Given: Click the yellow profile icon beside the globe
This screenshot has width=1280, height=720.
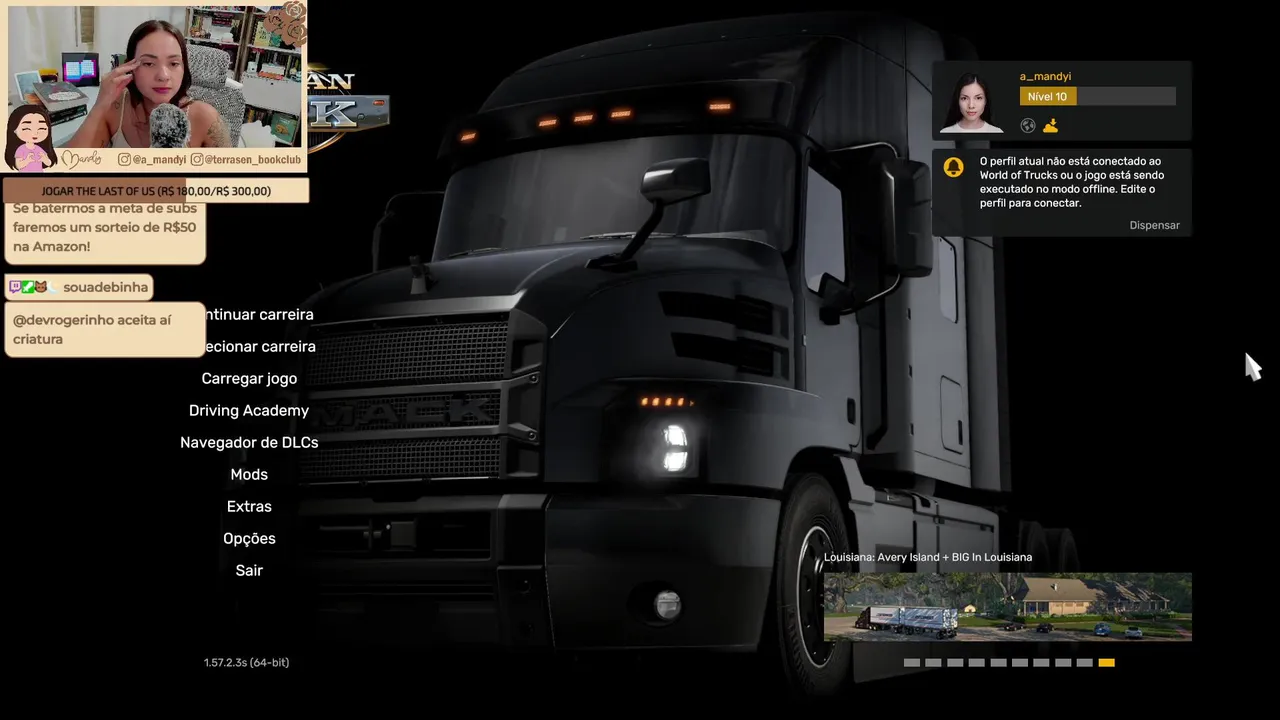Looking at the screenshot, I should [1050, 126].
